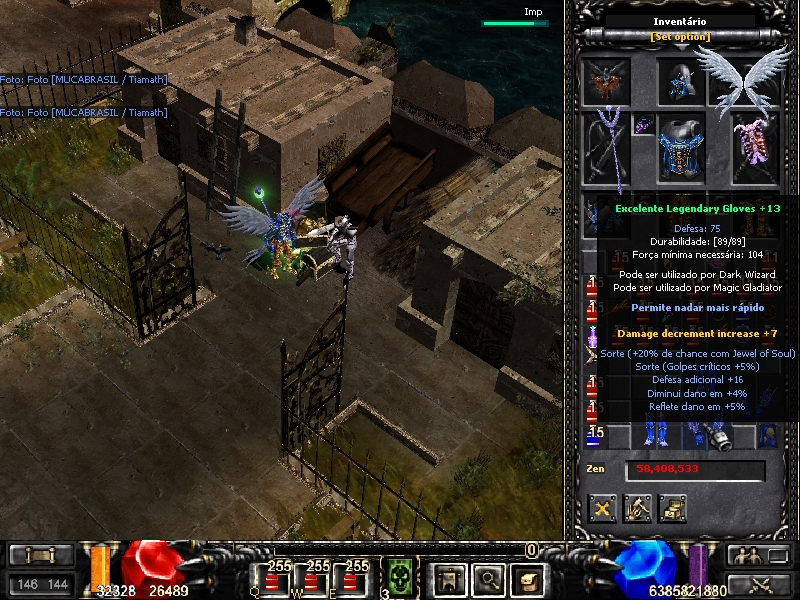Use the W hotkey red potion

coord(318,579)
